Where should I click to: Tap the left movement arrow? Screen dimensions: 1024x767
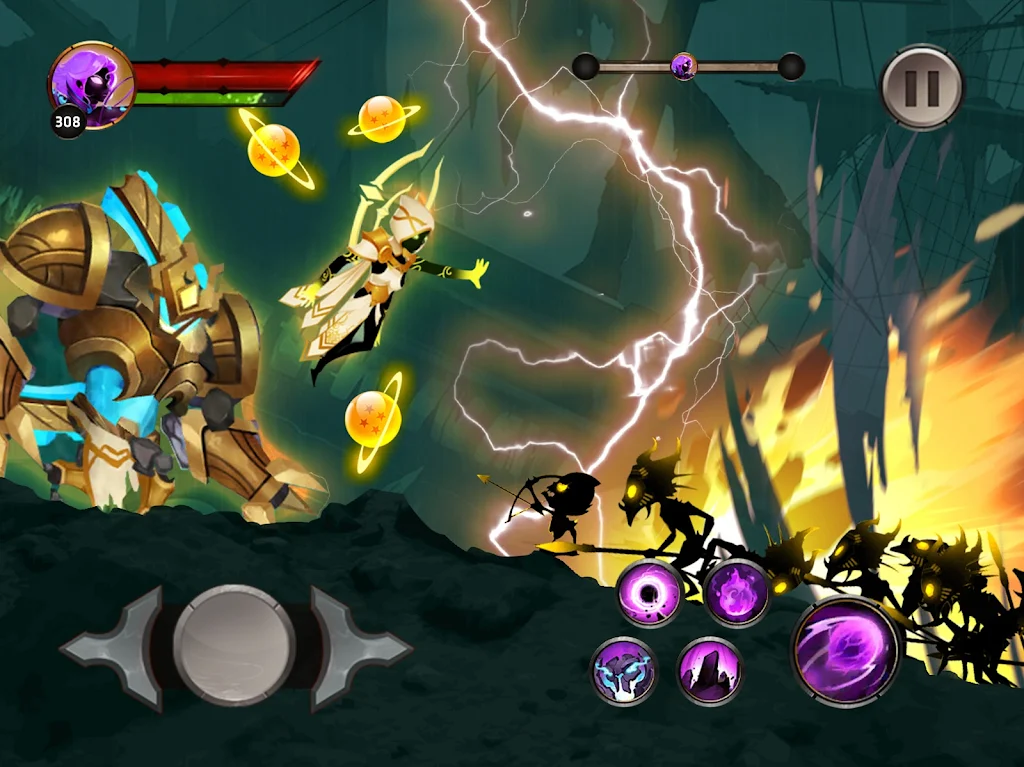tap(108, 647)
